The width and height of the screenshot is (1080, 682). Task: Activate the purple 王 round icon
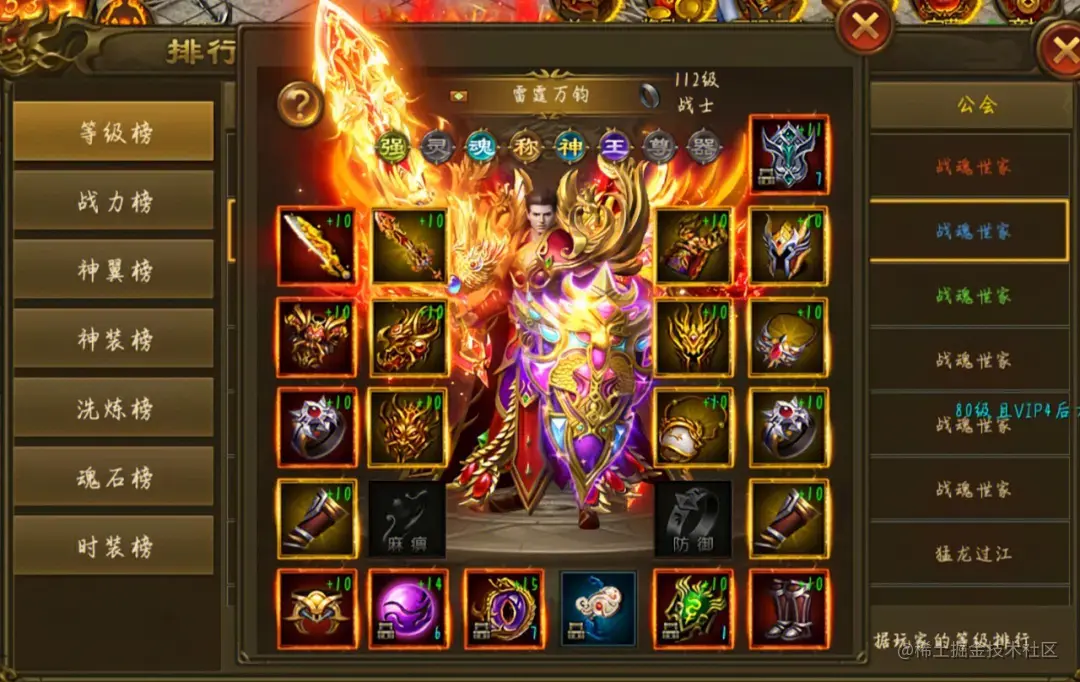(x=614, y=147)
